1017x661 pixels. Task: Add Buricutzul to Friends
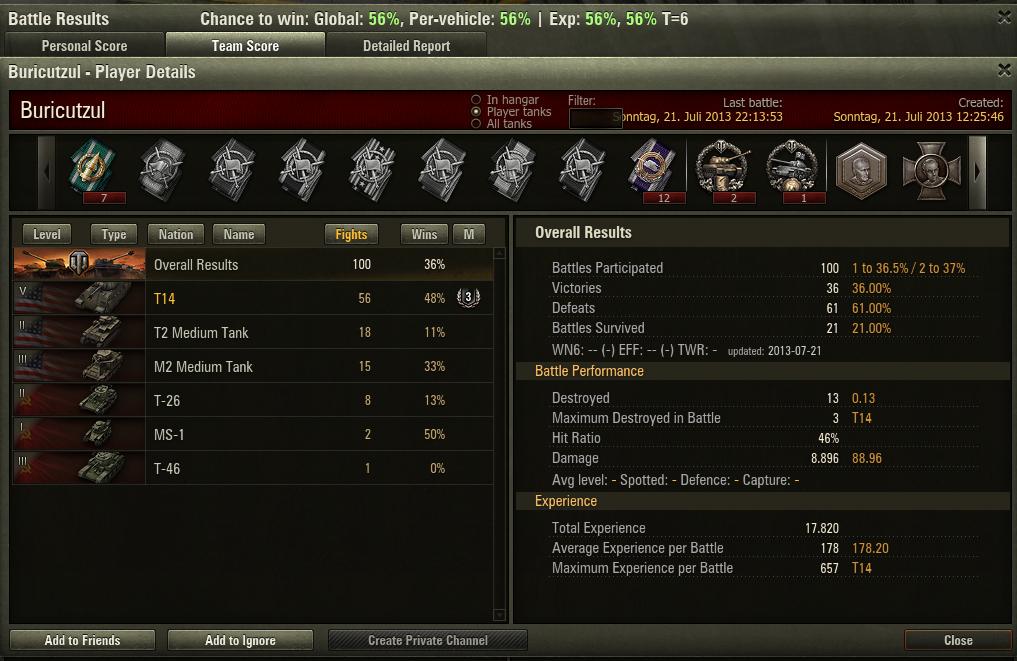(82, 640)
